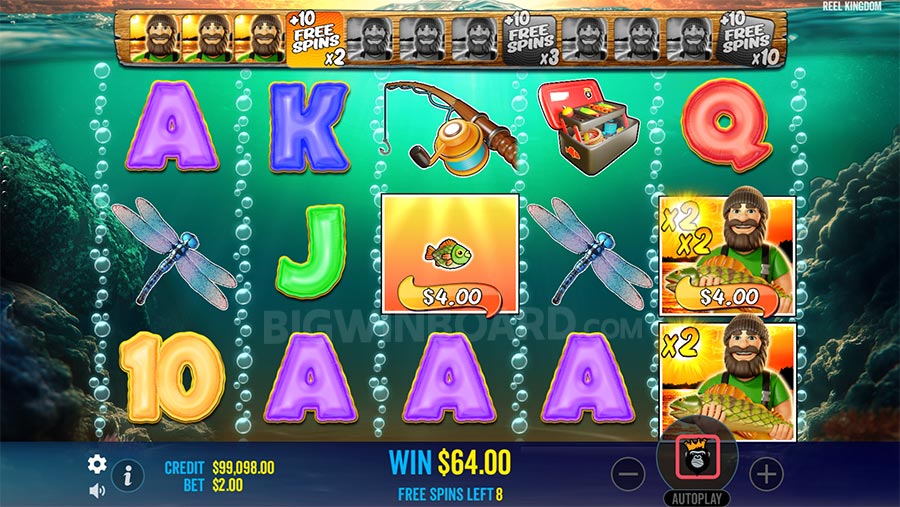
Task: Click the round spin button
Action: point(696,460)
